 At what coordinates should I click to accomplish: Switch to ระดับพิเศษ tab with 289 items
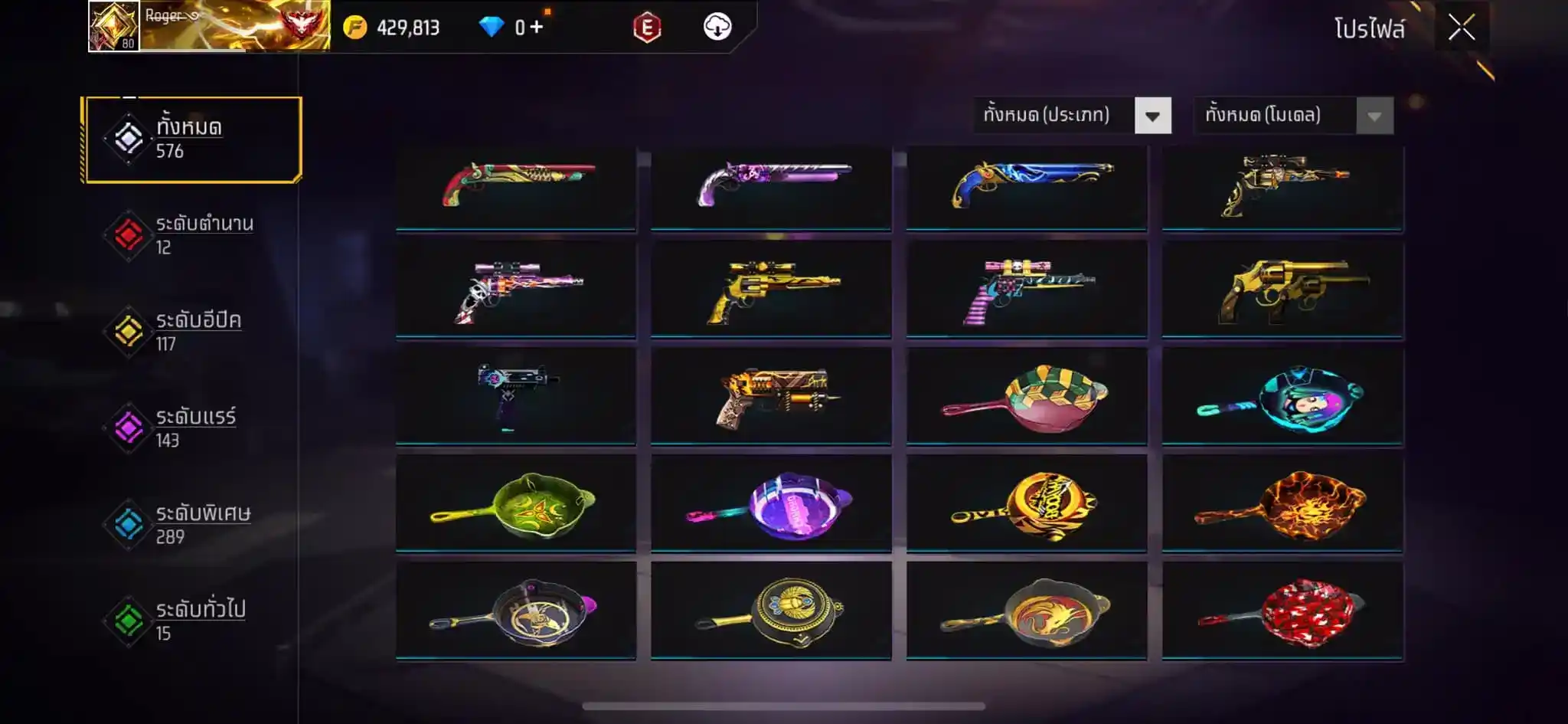click(193, 525)
